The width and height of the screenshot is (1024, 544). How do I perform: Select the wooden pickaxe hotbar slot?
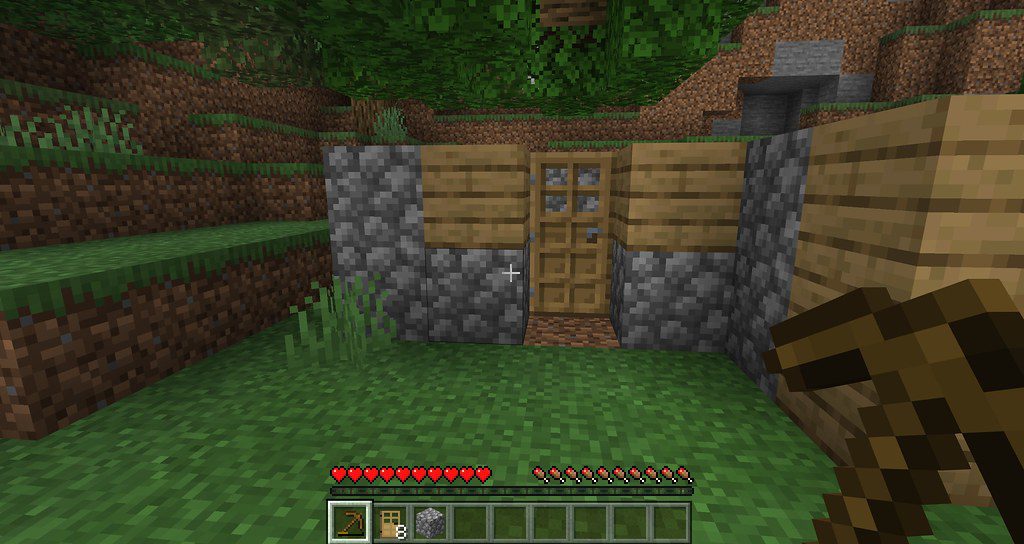pyautogui.click(x=350, y=522)
